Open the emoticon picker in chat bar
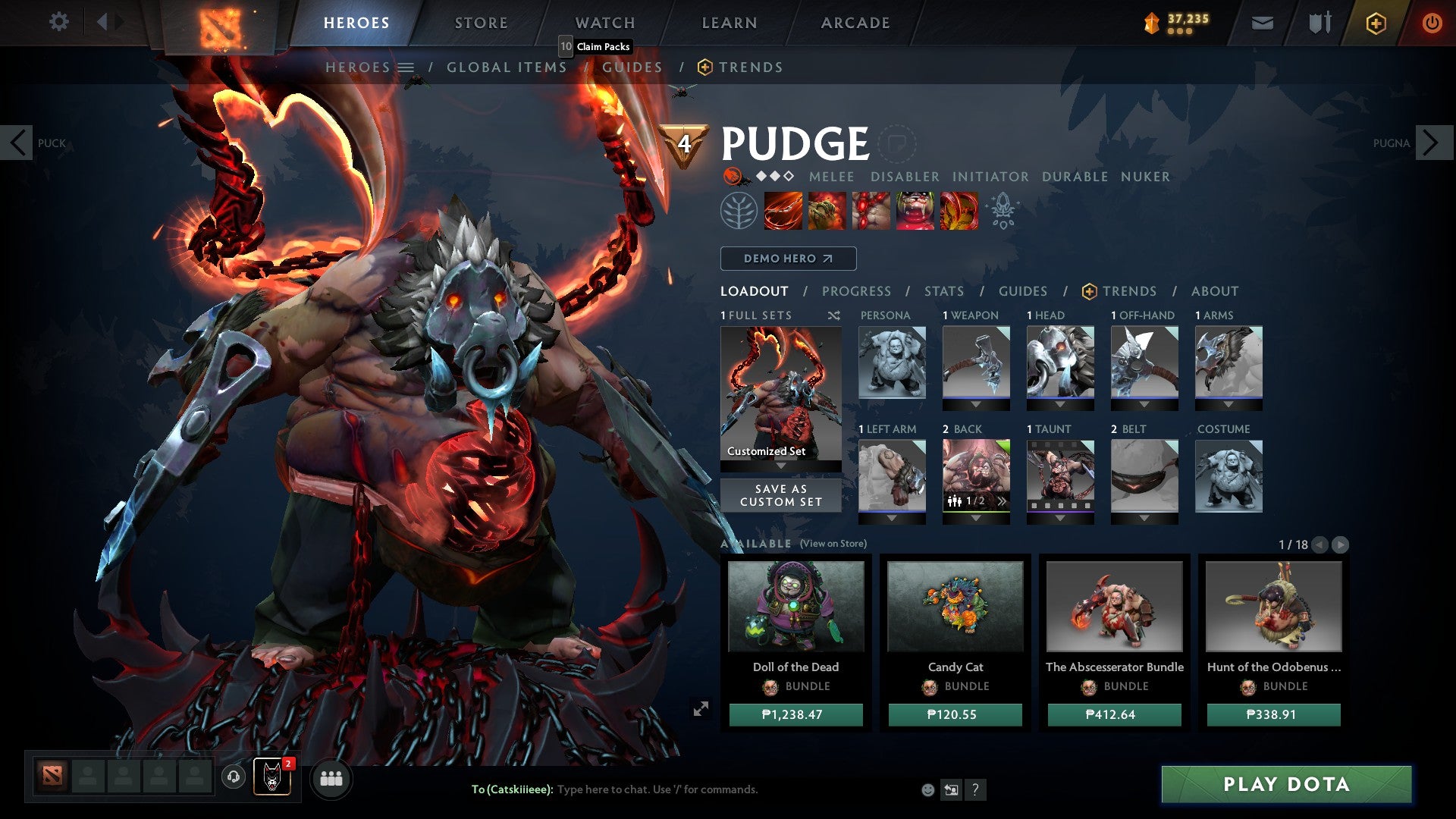This screenshot has height=819, width=1456. point(927,790)
